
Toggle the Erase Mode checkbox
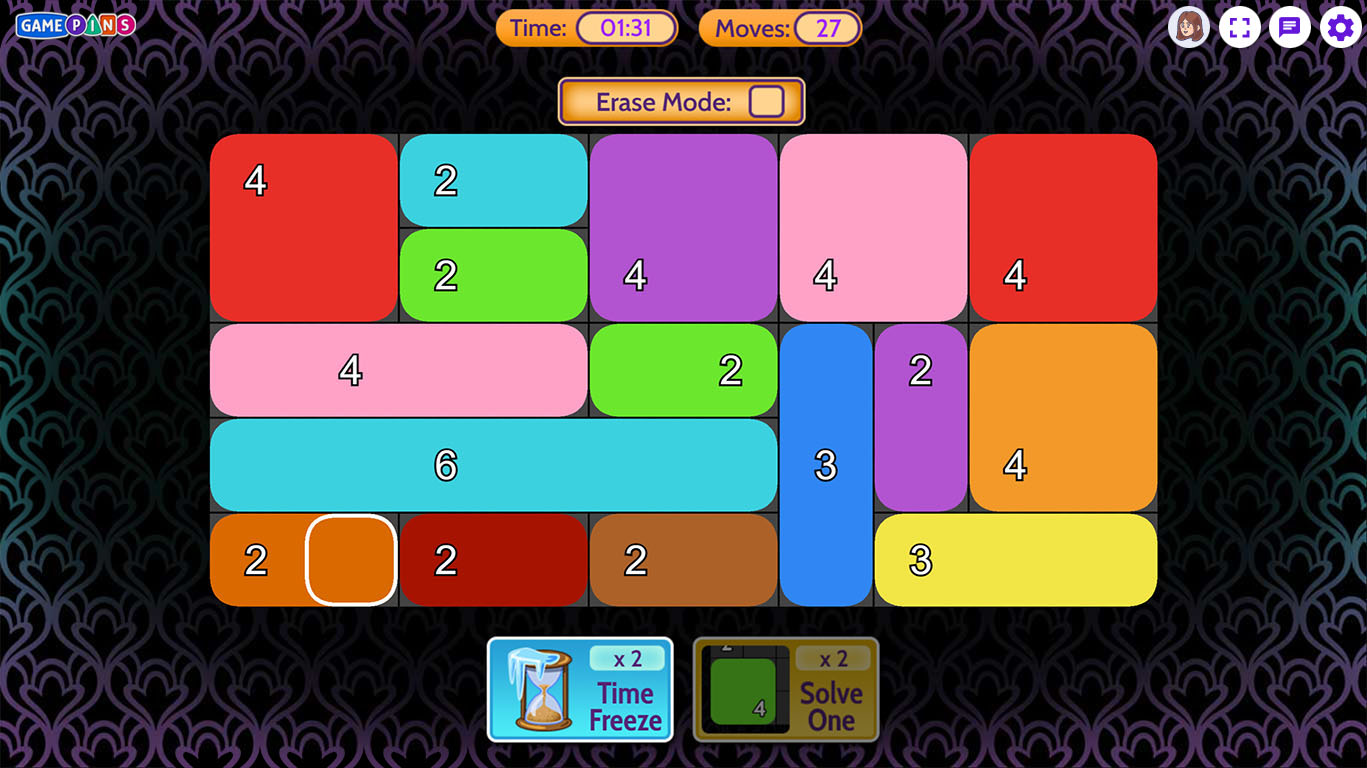click(766, 102)
